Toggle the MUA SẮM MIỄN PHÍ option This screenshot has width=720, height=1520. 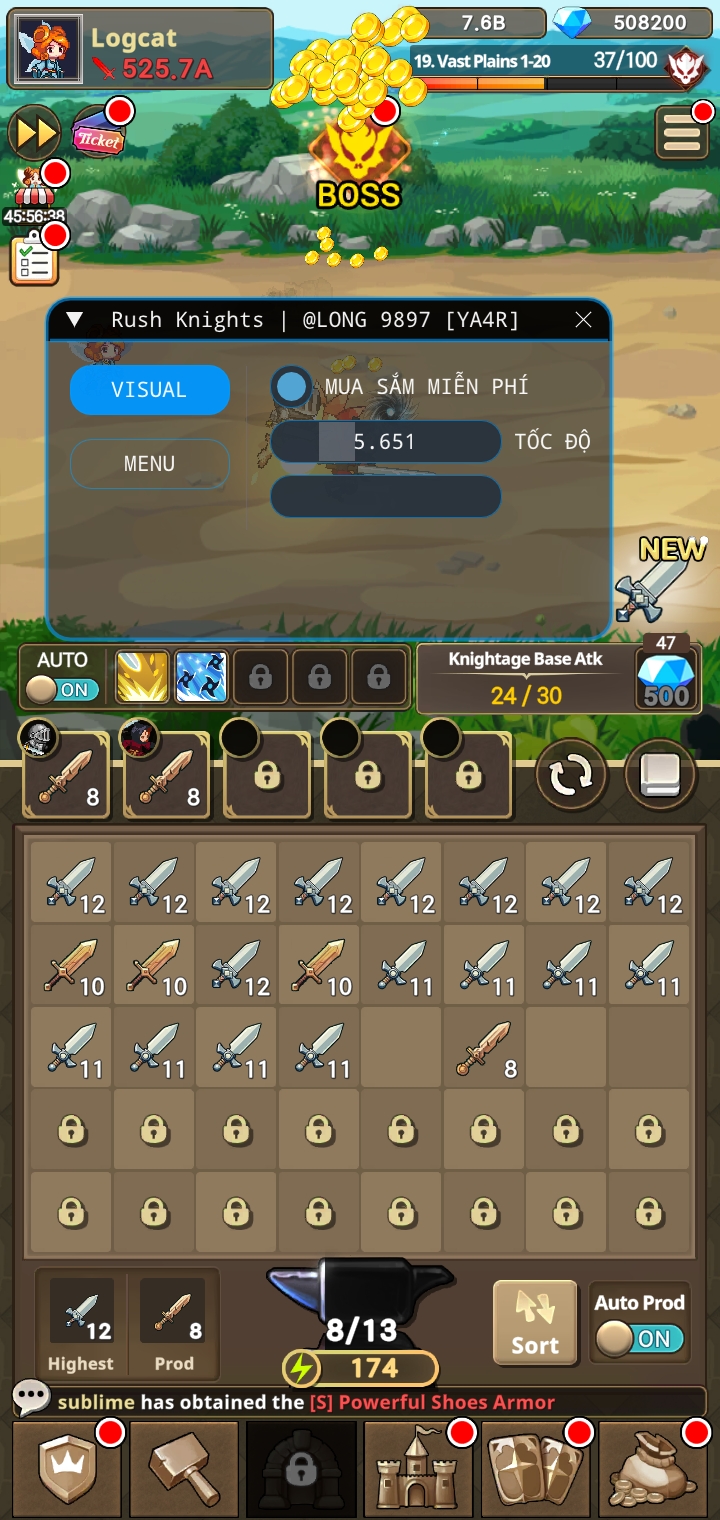292,386
